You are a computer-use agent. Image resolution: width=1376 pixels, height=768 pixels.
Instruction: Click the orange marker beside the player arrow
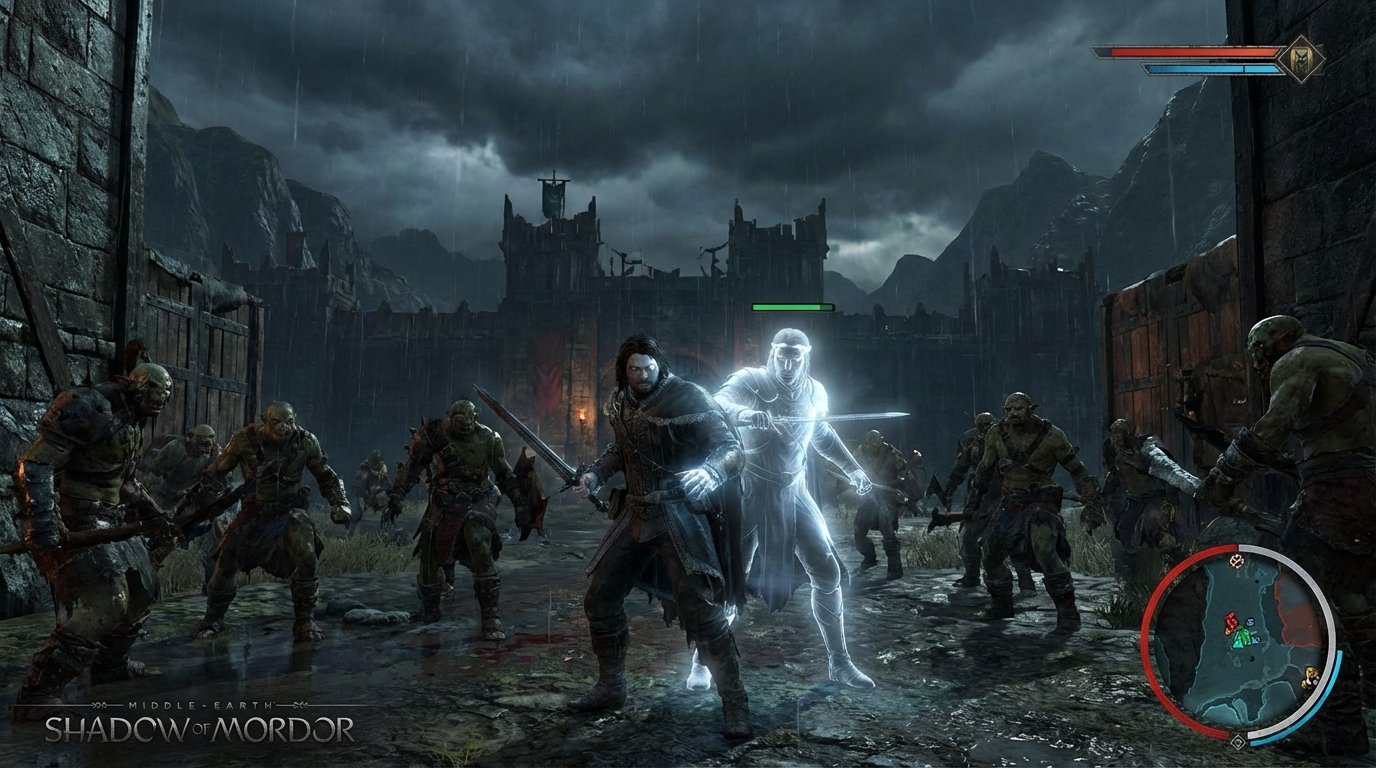point(1227,631)
